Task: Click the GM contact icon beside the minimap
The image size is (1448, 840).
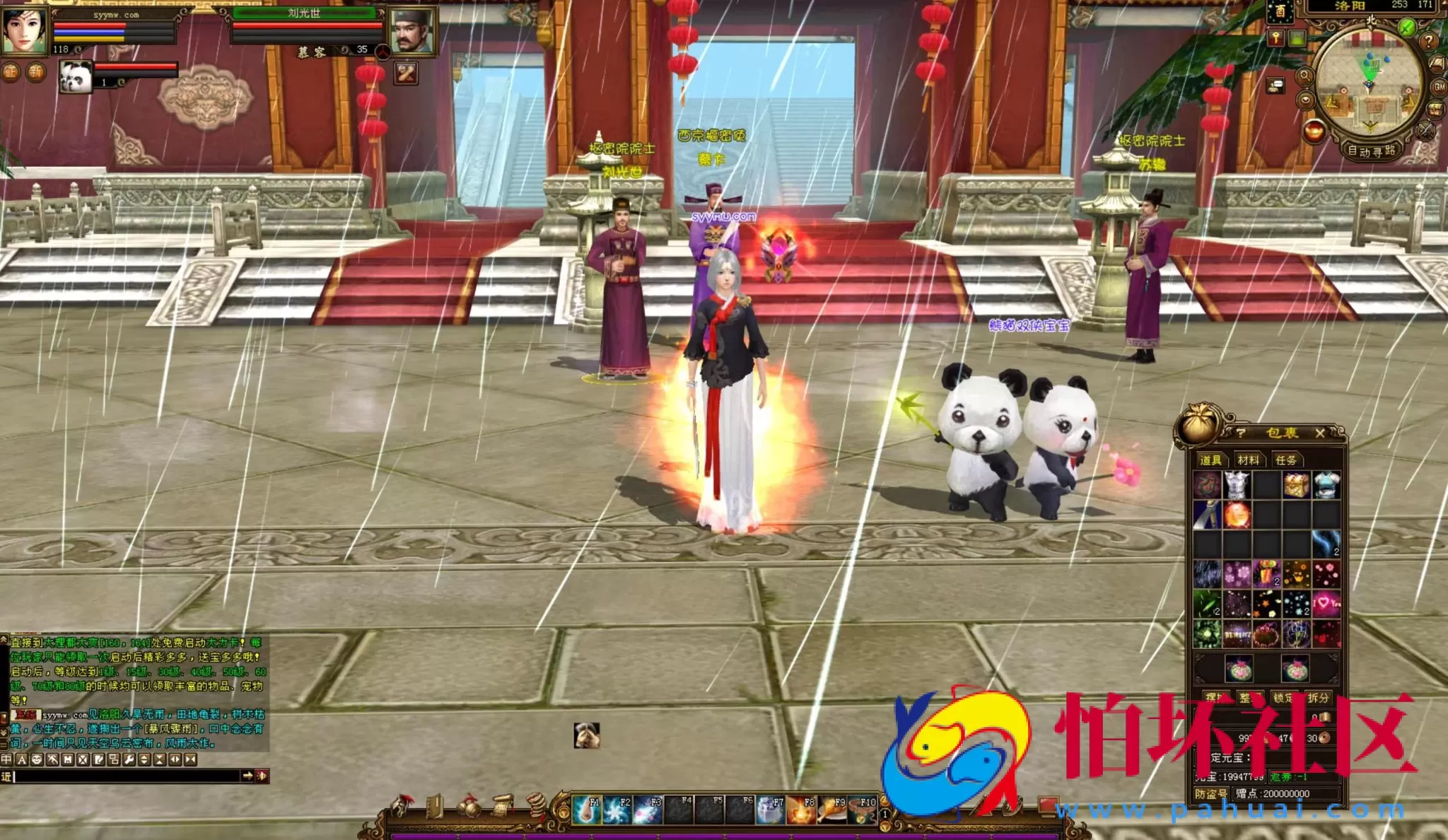Action: 1440,86
